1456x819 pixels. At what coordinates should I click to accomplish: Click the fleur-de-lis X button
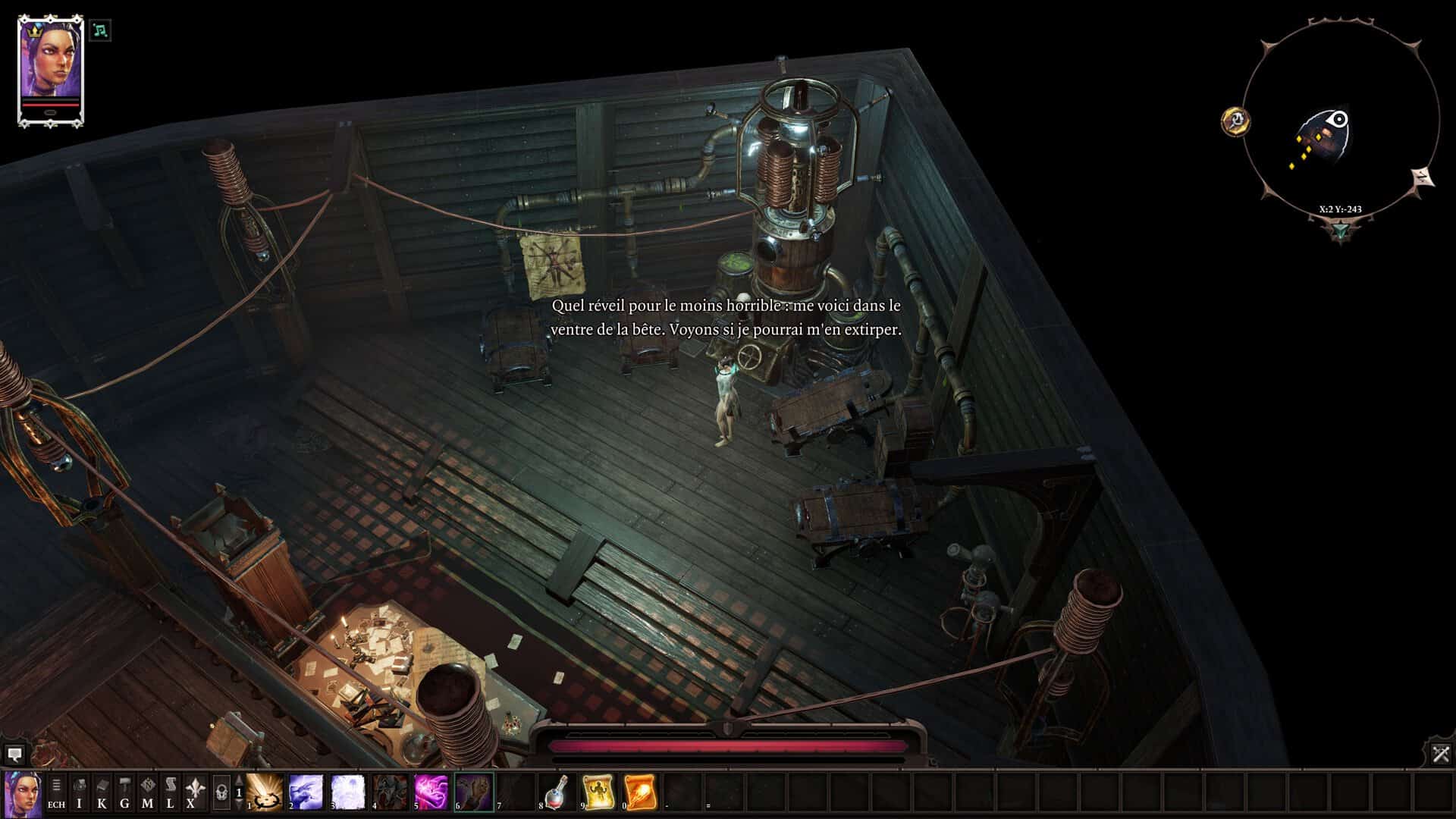(193, 792)
